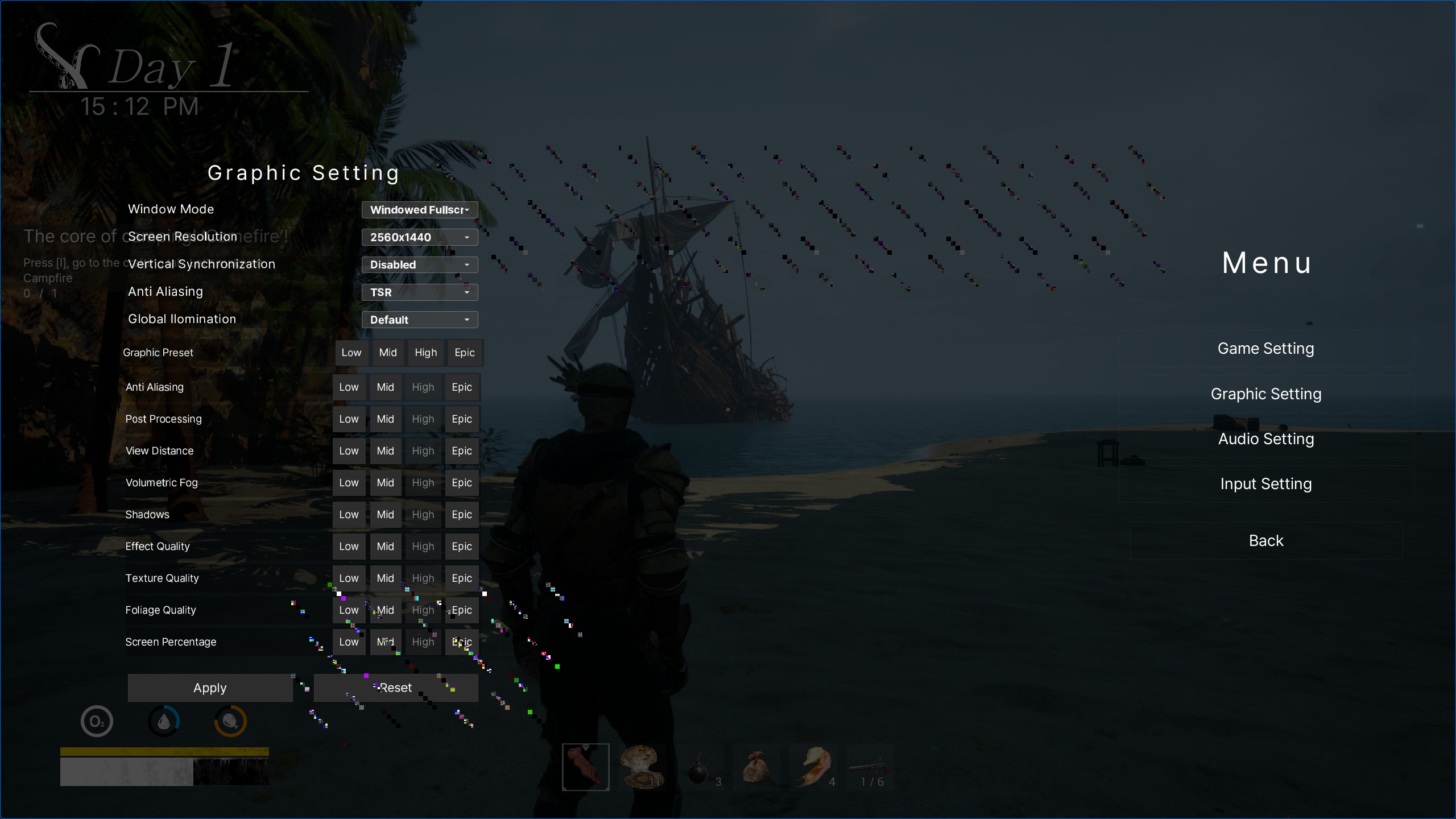
Task: Open the Window Mode dropdown
Action: tap(419, 209)
